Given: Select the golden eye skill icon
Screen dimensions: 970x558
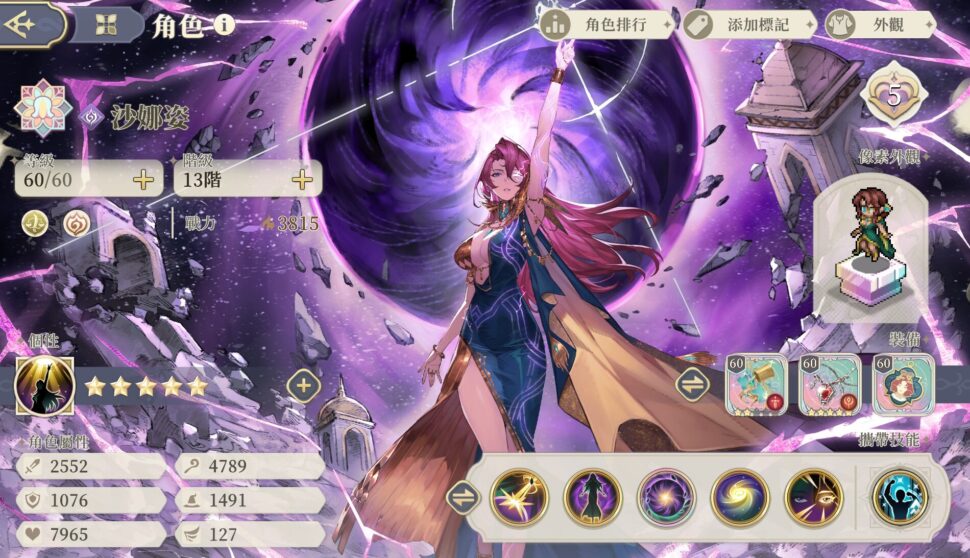Looking at the screenshot, I should (x=813, y=497).
